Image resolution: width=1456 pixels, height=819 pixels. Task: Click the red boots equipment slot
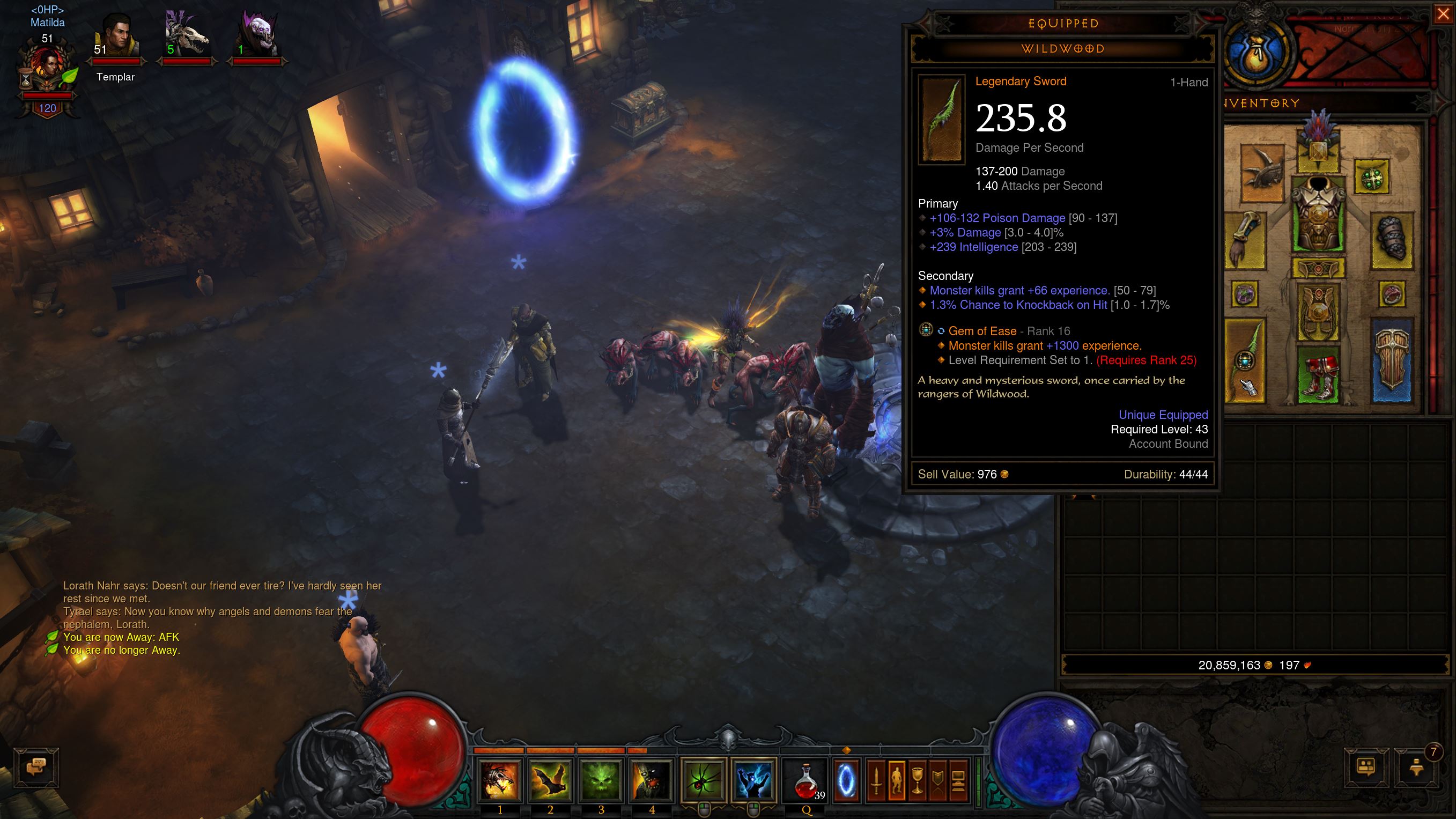point(1319,374)
